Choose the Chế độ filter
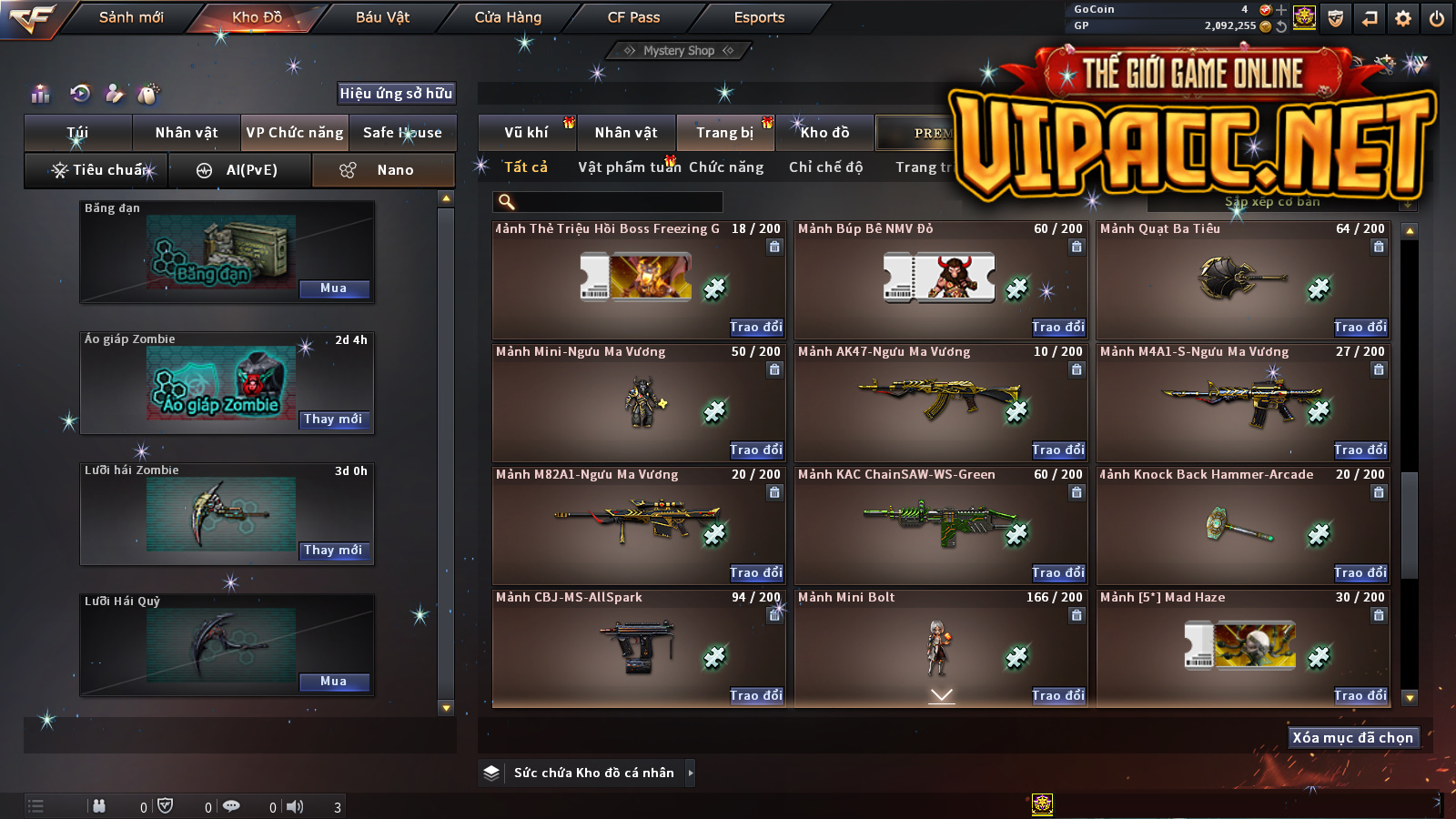The width and height of the screenshot is (1456, 819). 825,167
